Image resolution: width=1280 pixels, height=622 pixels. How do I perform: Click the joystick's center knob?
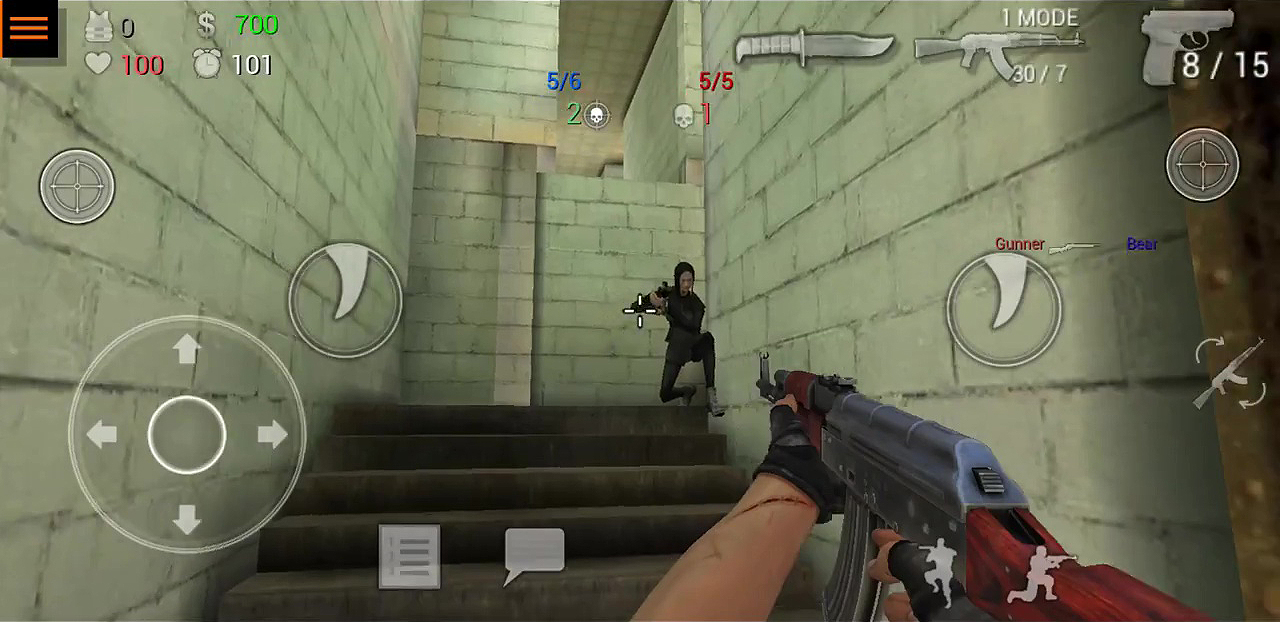tap(187, 434)
